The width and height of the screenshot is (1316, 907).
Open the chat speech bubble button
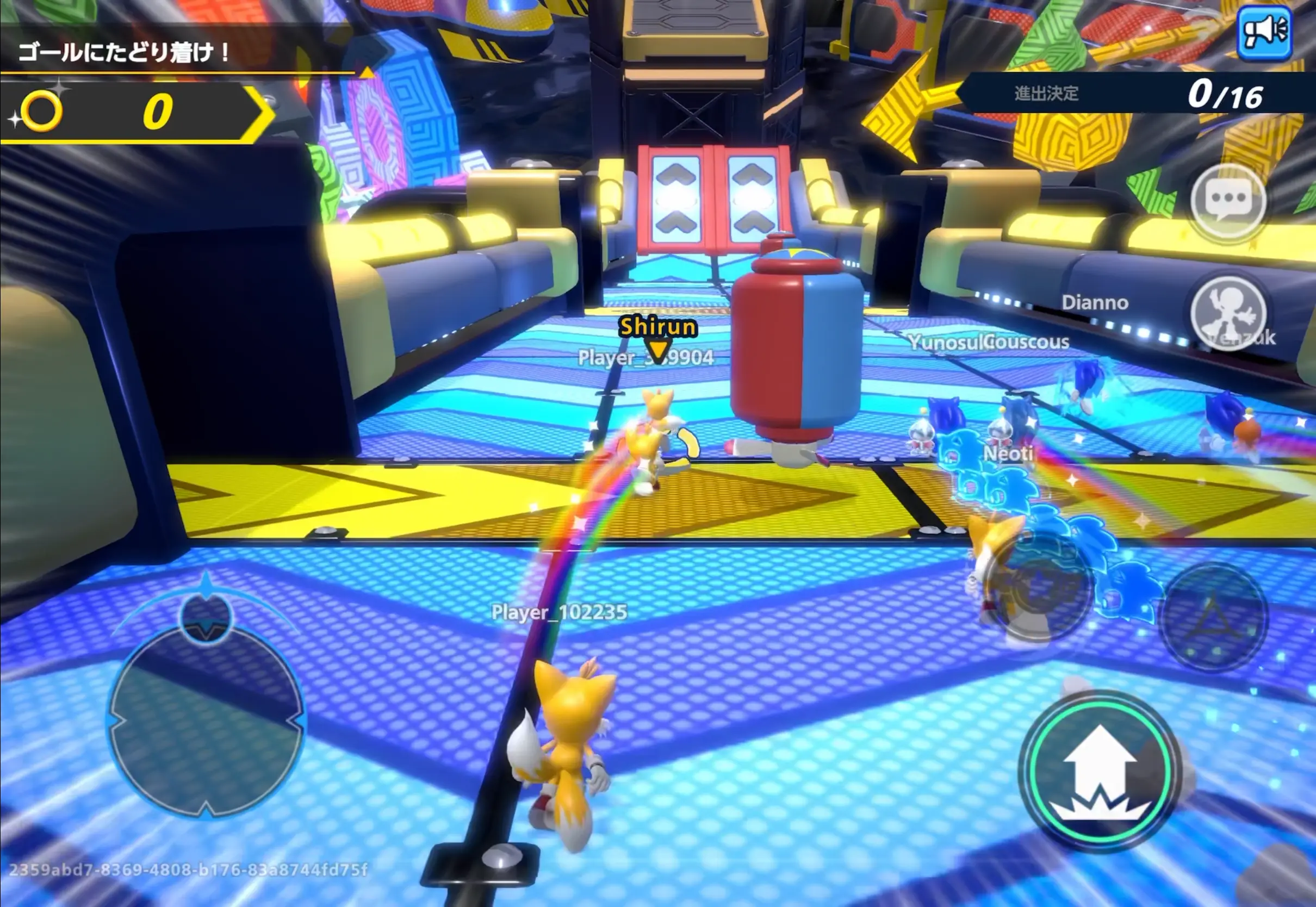[1228, 200]
